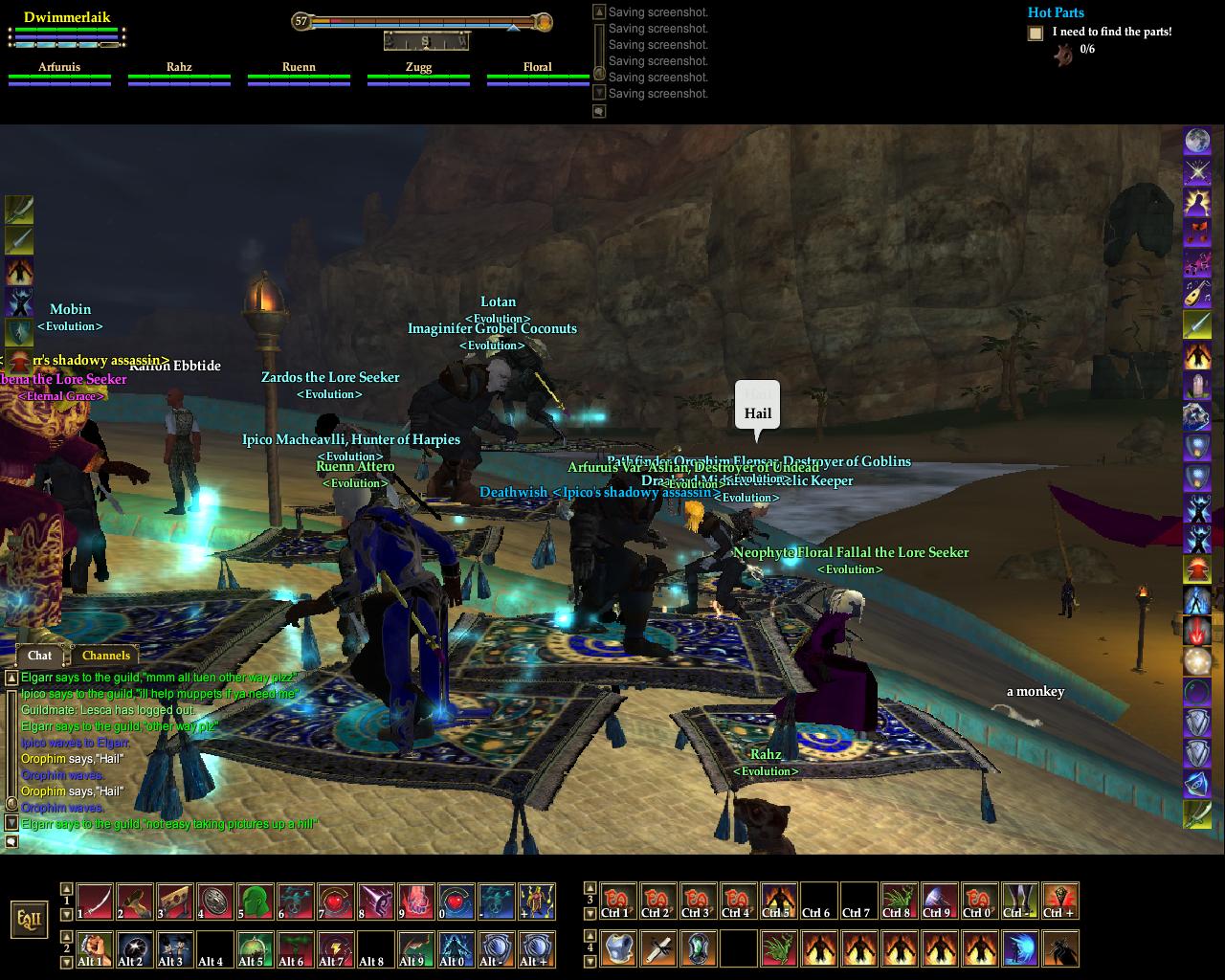Click the punching fist icon on Alt 1
Image resolution: width=1225 pixels, height=980 pixels.
(x=95, y=949)
